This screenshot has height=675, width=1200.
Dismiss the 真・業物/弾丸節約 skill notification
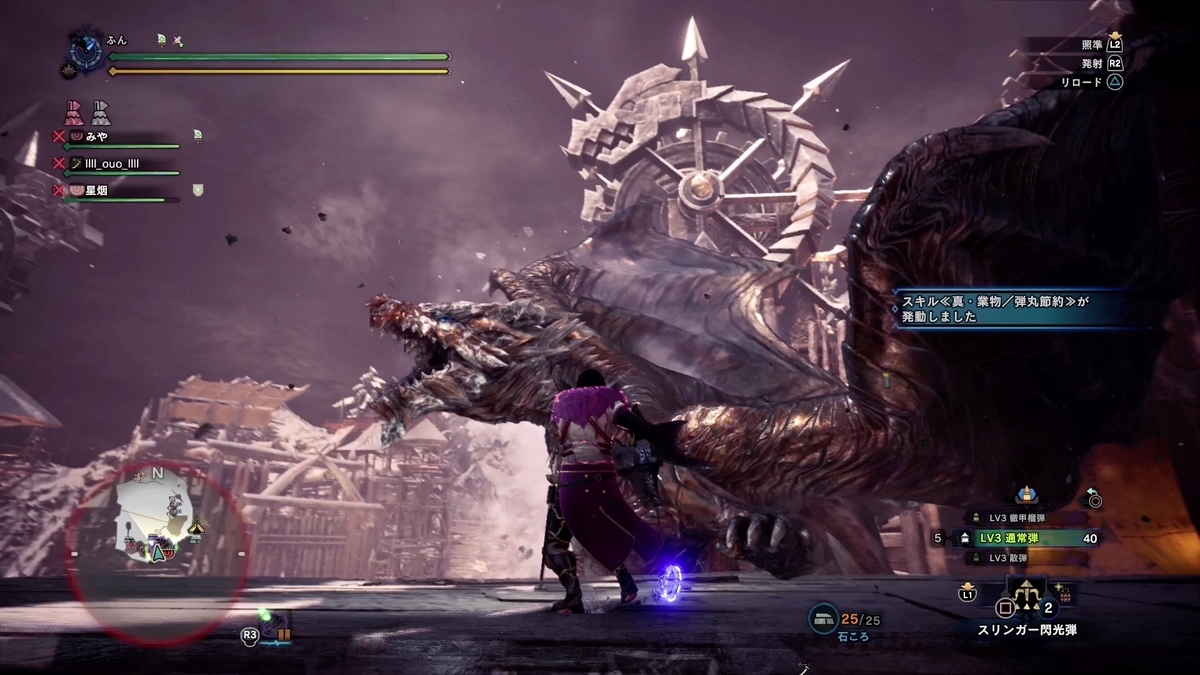pyautogui.click(x=1015, y=309)
